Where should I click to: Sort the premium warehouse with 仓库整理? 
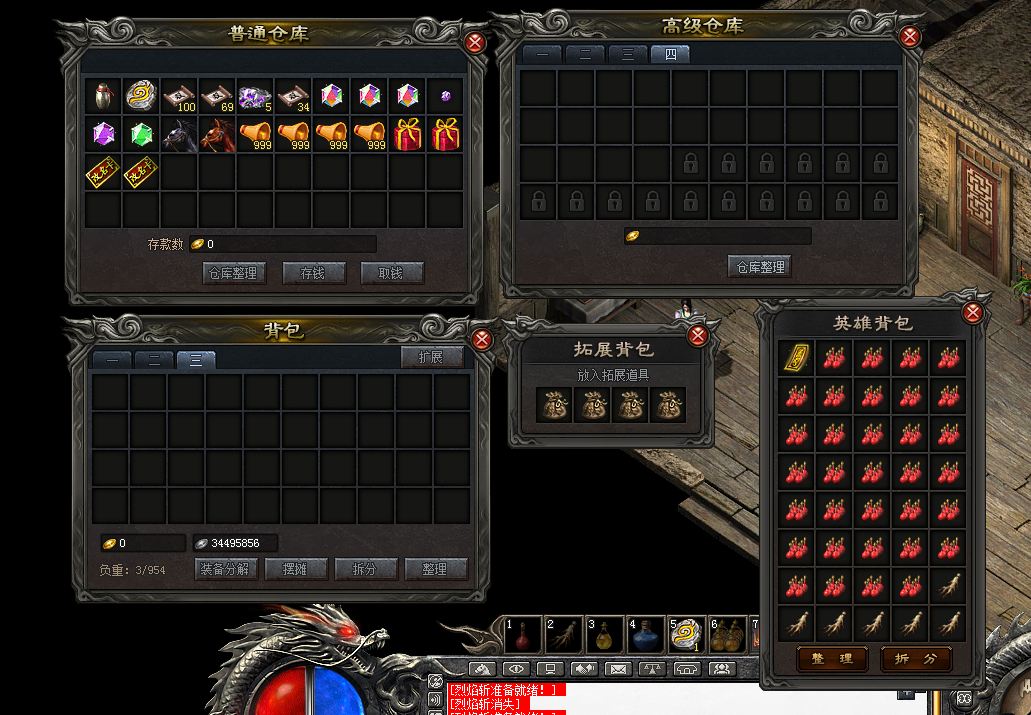click(x=760, y=267)
